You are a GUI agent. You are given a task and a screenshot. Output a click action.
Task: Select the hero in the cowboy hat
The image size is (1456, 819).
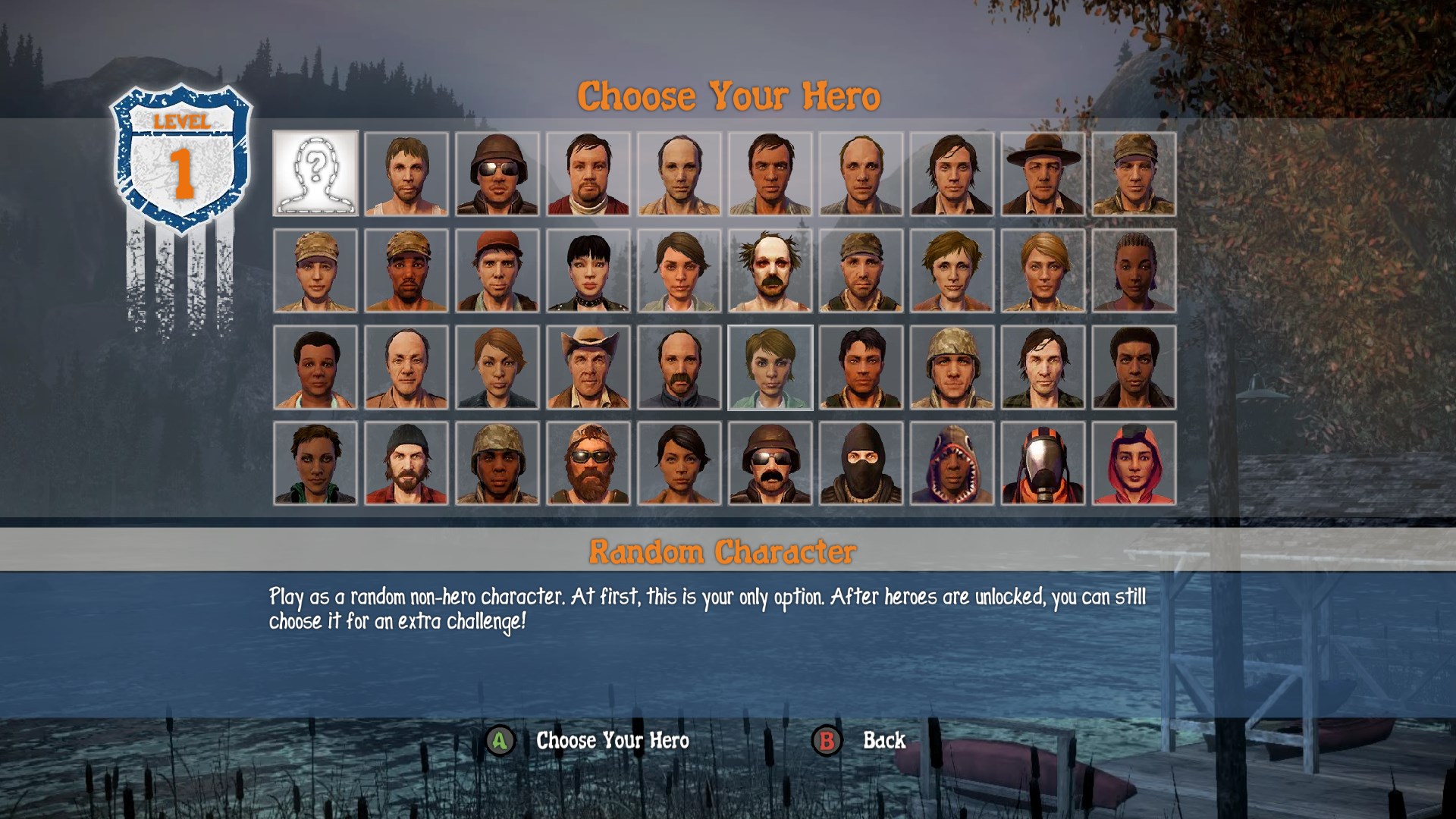click(x=588, y=368)
